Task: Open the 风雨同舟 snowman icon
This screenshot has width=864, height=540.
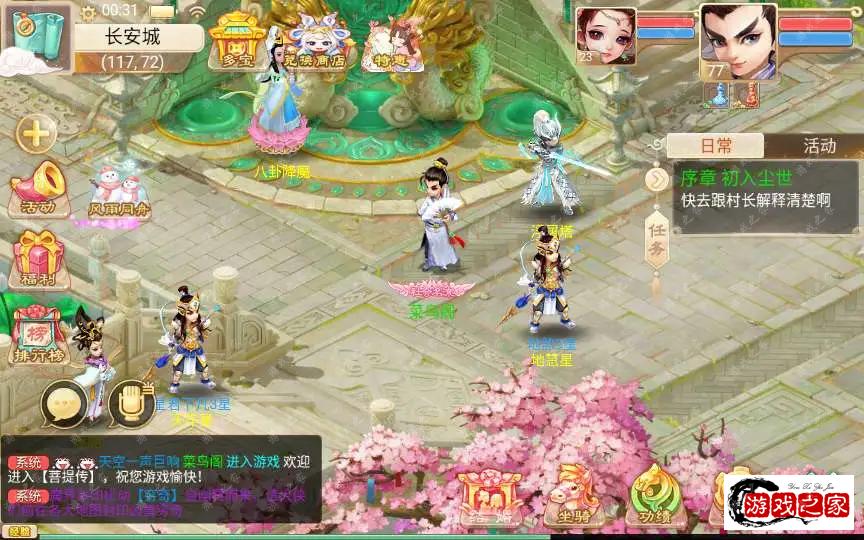Action: click(119, 191)
